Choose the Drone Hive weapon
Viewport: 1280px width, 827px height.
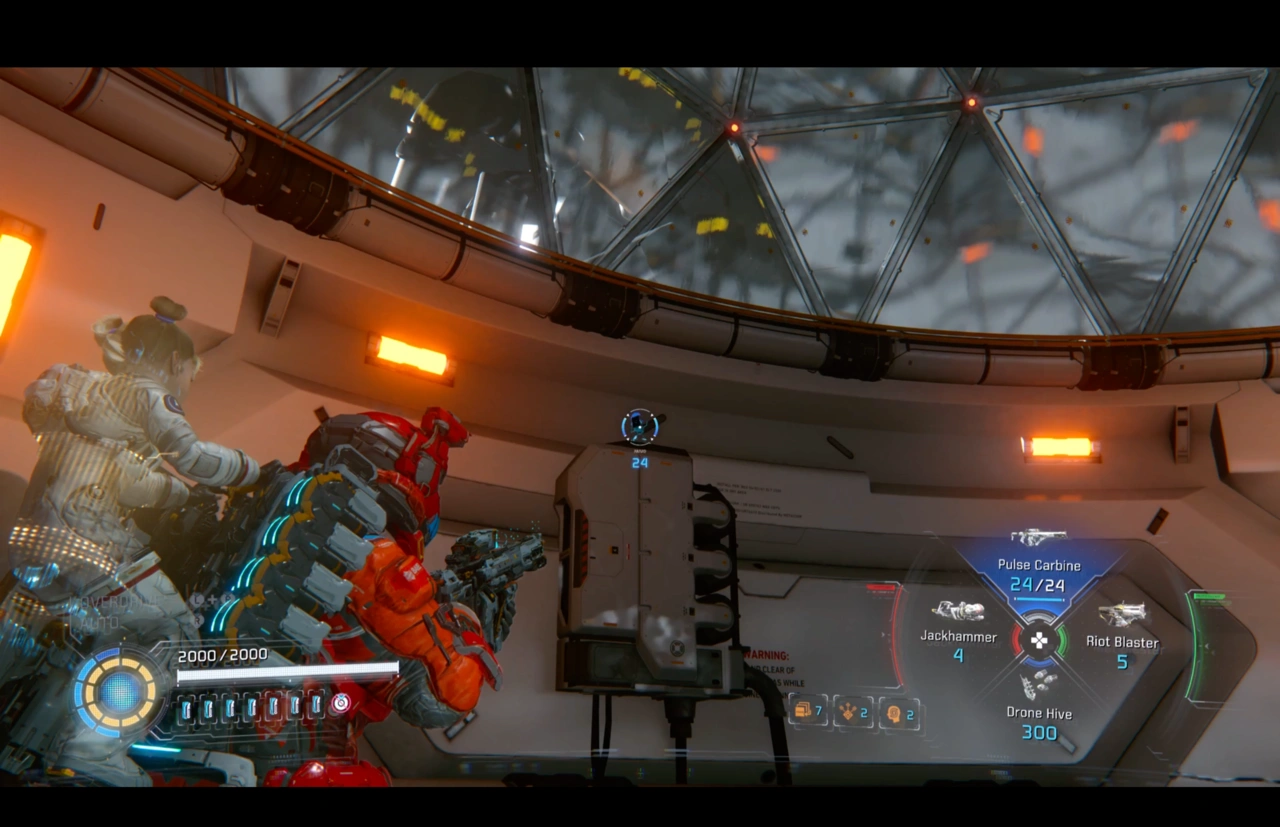click(1039, 706)
